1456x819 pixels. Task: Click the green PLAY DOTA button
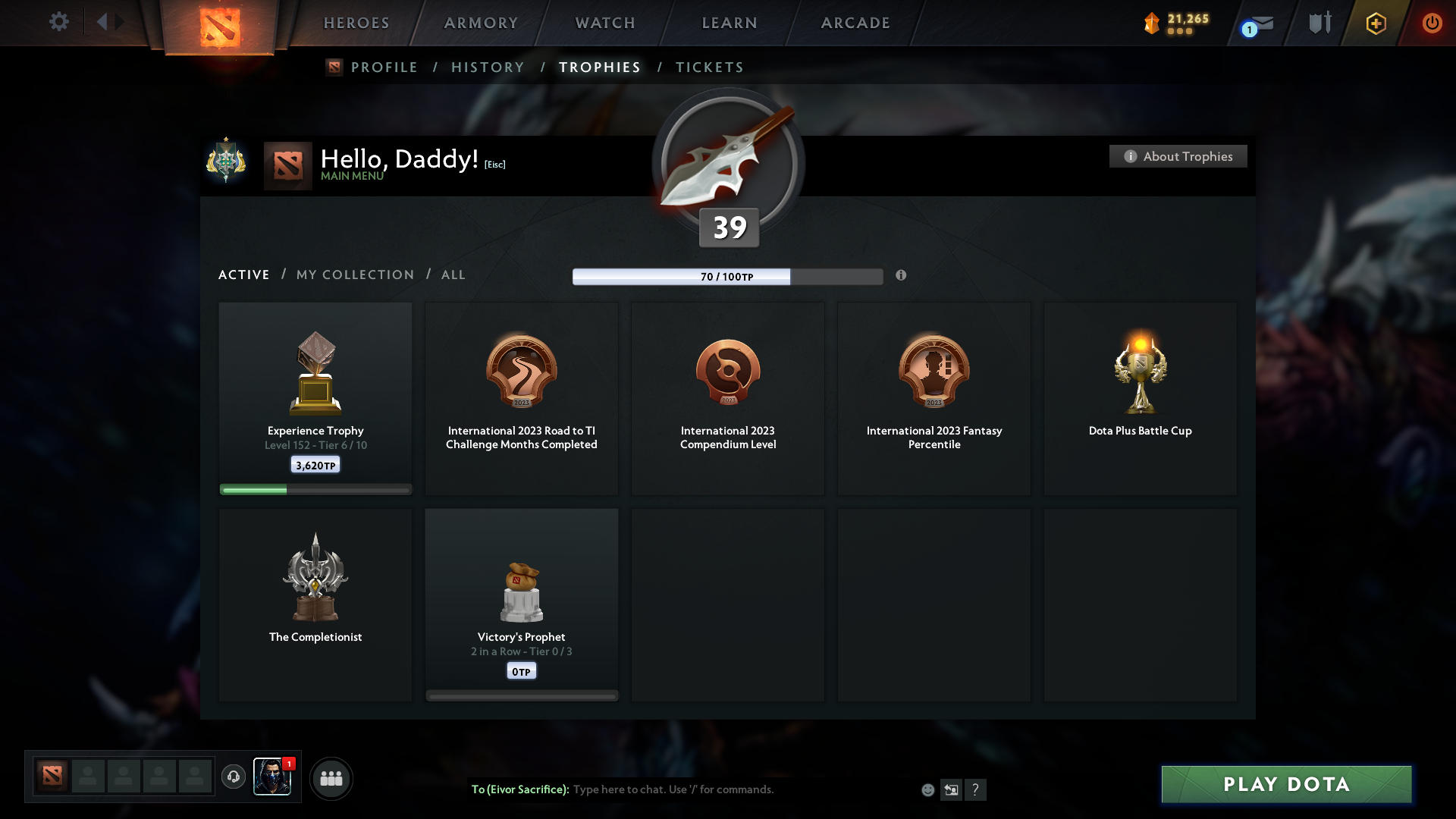tap(1285, 784)
